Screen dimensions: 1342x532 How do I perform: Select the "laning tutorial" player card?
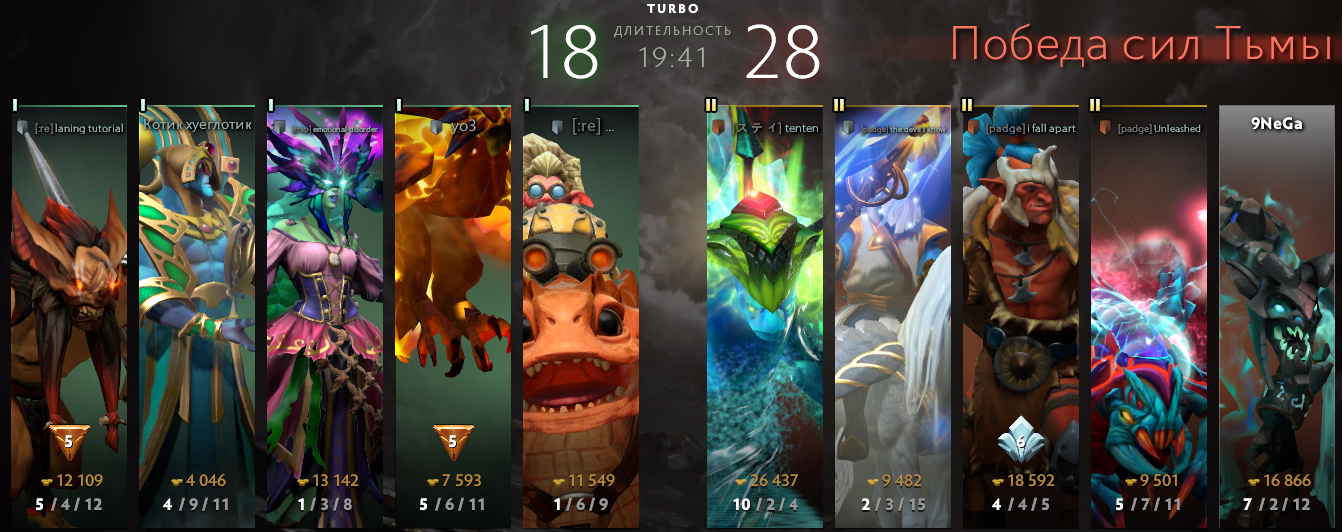[x=70, y=300]
